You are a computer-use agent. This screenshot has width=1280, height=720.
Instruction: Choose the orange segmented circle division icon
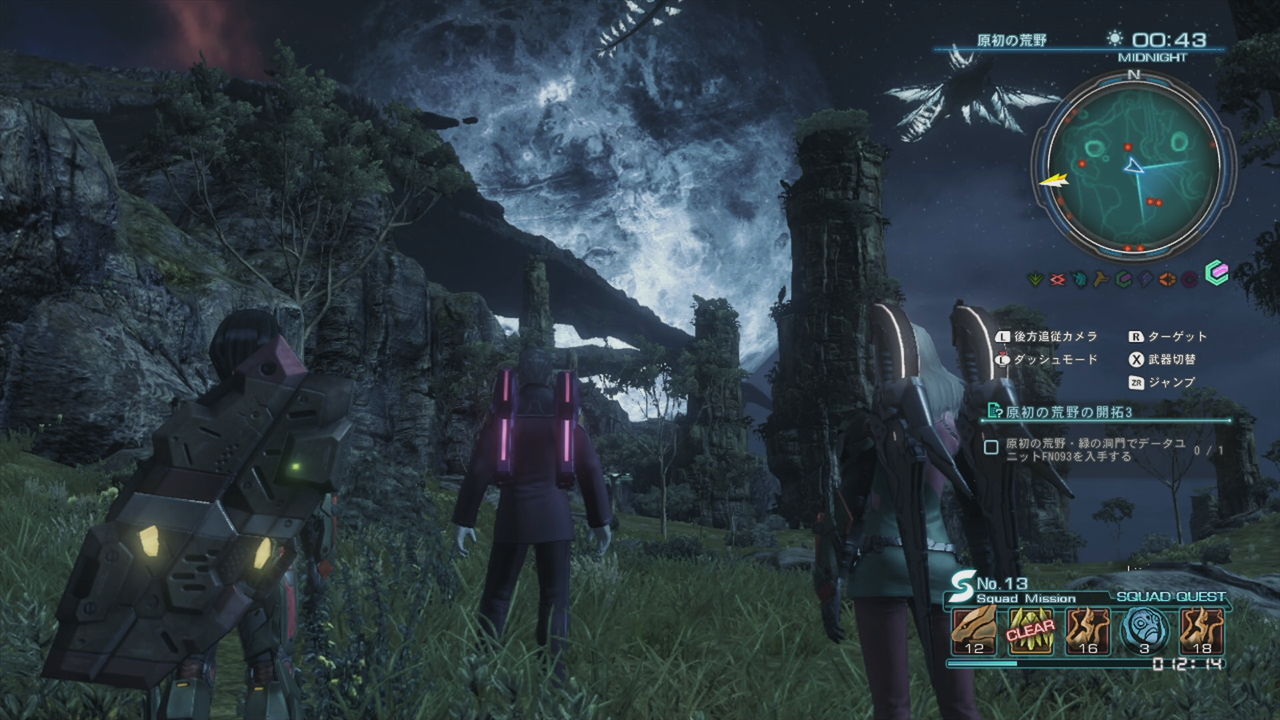tap(1169, 279)
